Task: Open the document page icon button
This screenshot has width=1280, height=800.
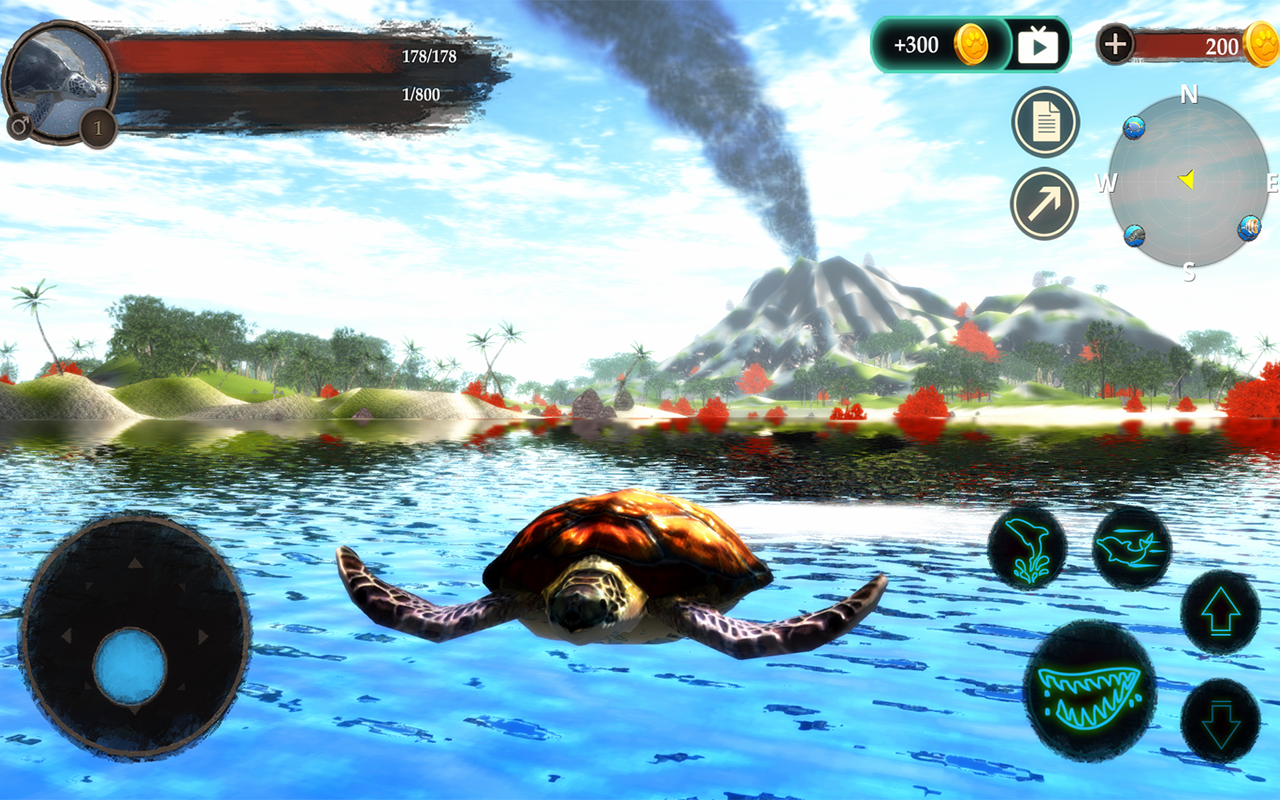Action: click(x=1045, y=123)
